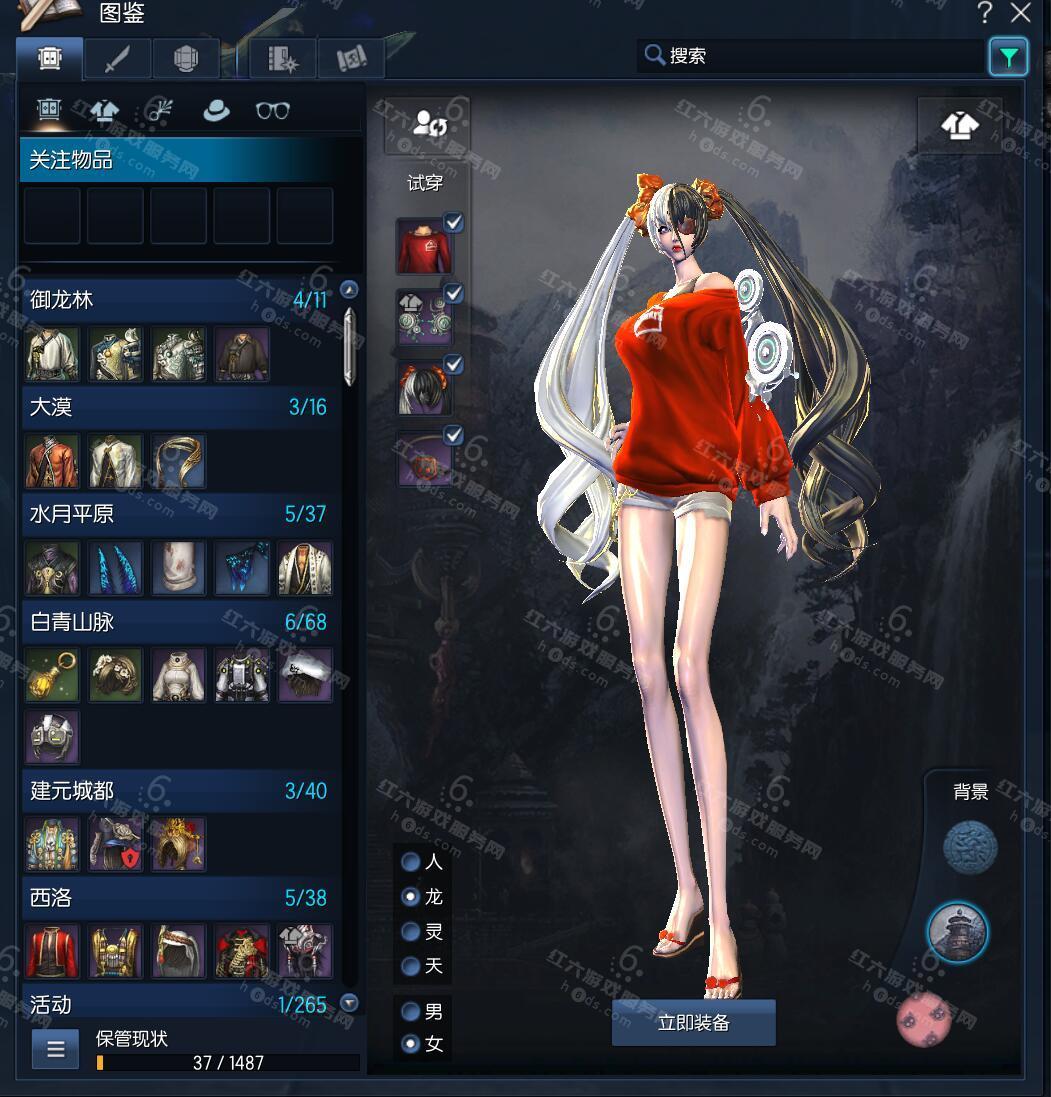Select the glasses category icon
The height and width of the screenshot is (1097, 1051).
click(272, 111)
